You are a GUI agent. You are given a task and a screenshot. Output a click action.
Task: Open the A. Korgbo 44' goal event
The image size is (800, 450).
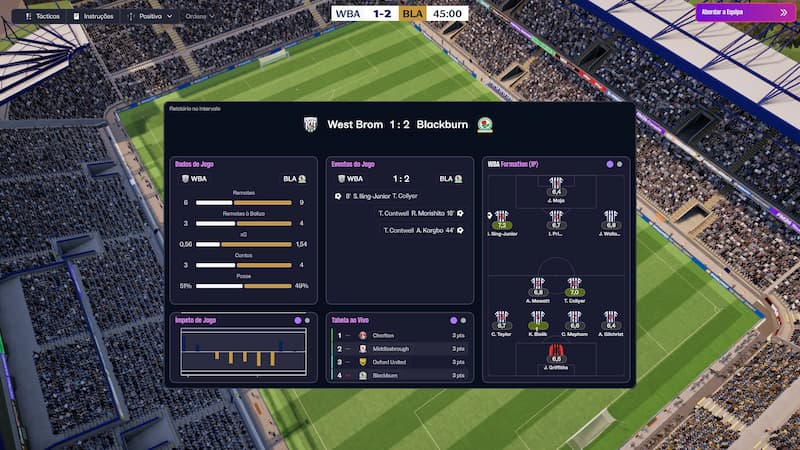point(418,230)
